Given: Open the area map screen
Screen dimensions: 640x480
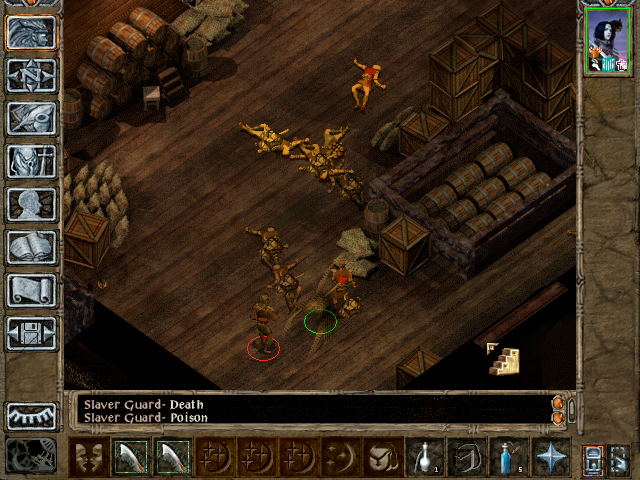Looking at the screenshot, I should pyautogui.click(x=32, y=75).
